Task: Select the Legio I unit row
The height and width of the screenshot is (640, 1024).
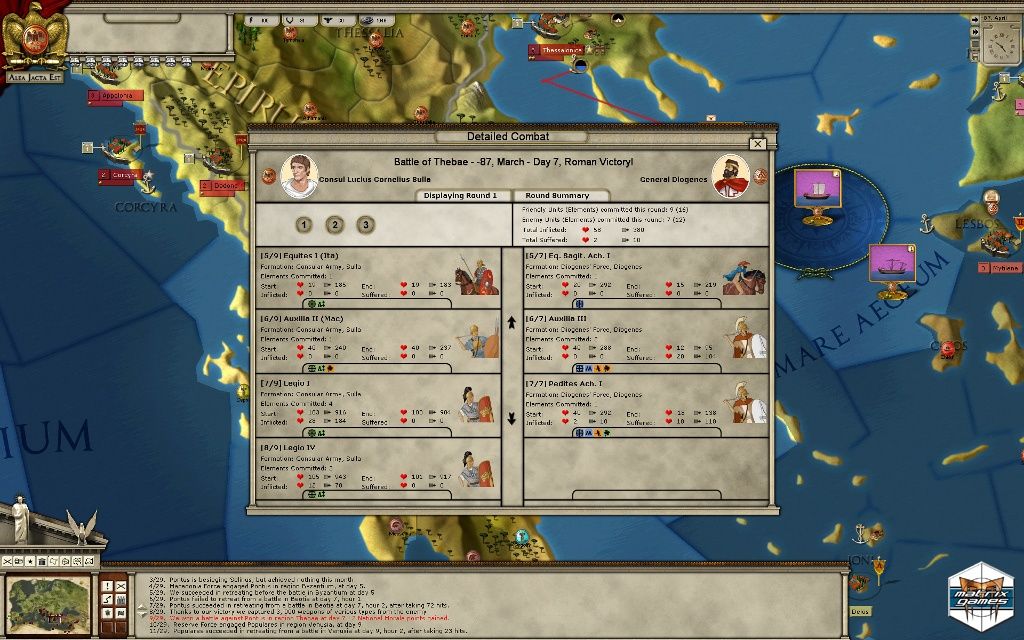Action: [378, 405]
